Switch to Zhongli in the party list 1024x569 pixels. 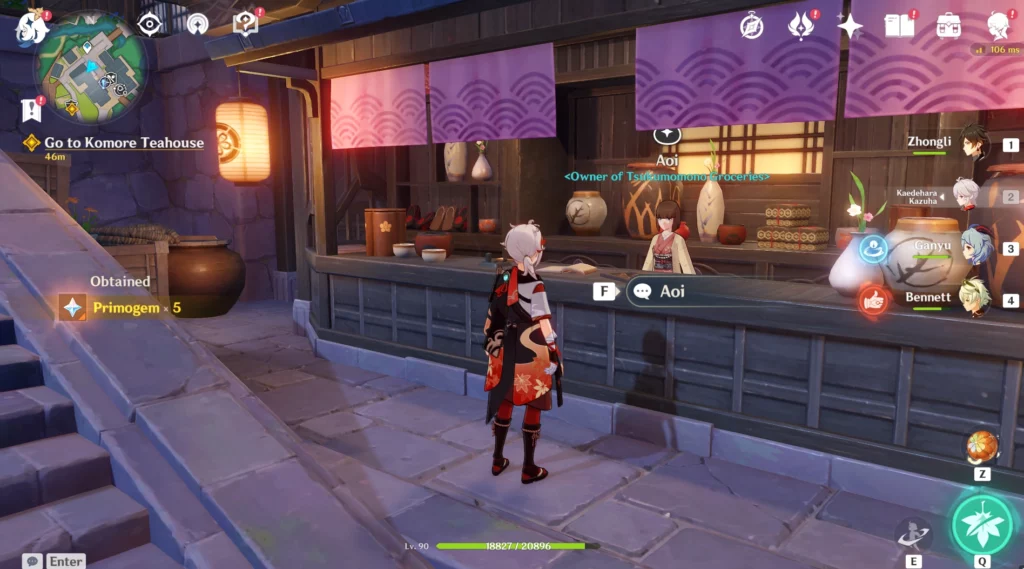pos(974,142)
